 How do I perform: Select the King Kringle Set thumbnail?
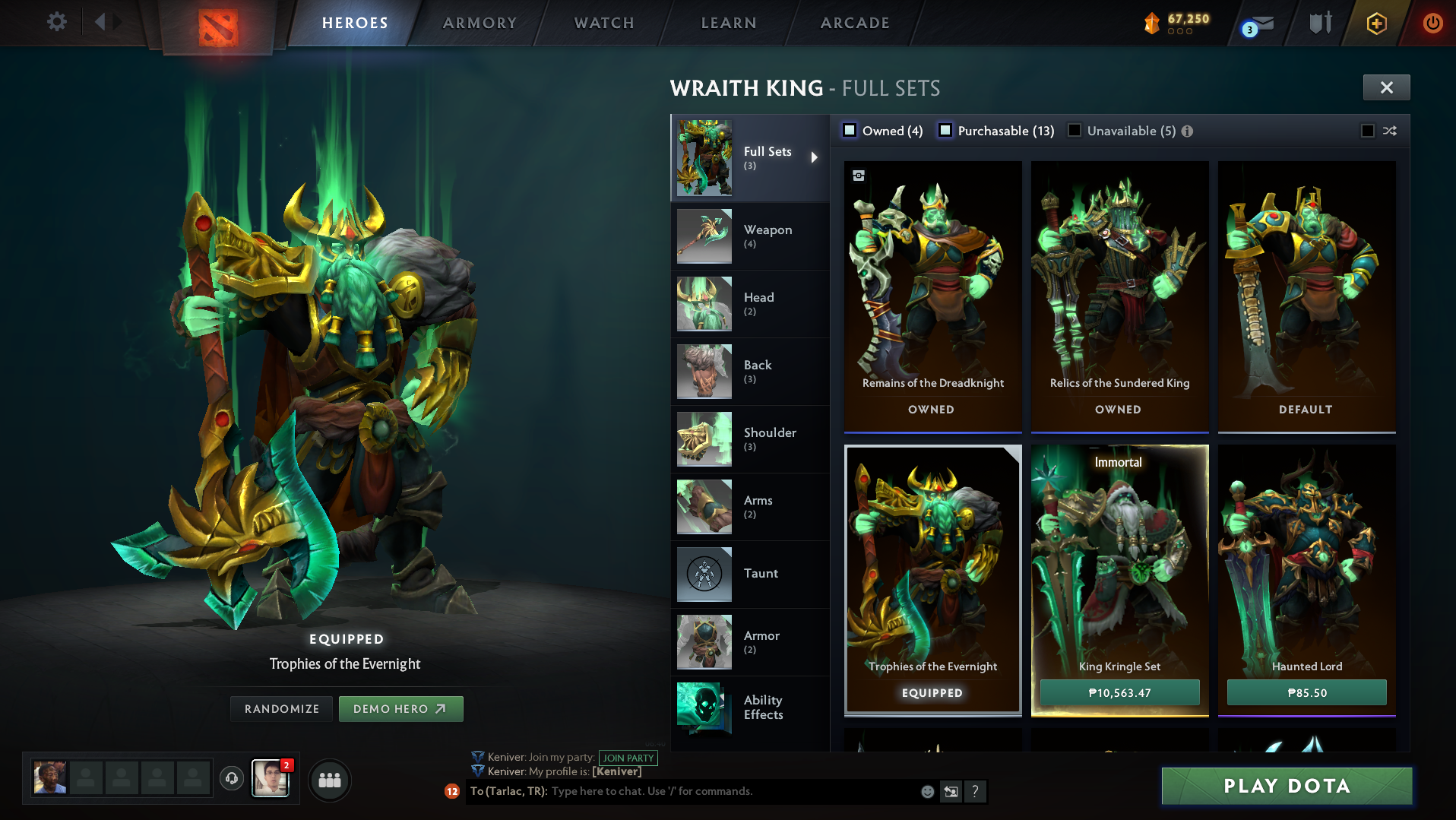1119,562
